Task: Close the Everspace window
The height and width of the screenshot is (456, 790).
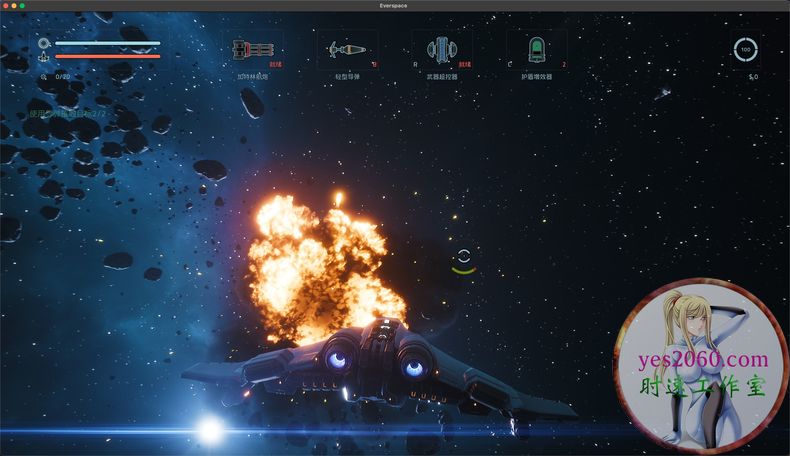Action: 6,6
